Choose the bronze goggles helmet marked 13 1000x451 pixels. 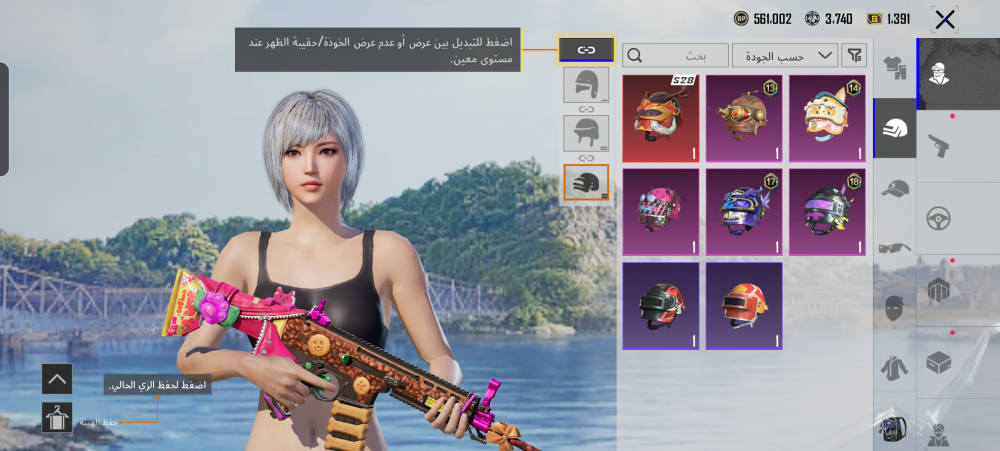[x=743, y=117]
